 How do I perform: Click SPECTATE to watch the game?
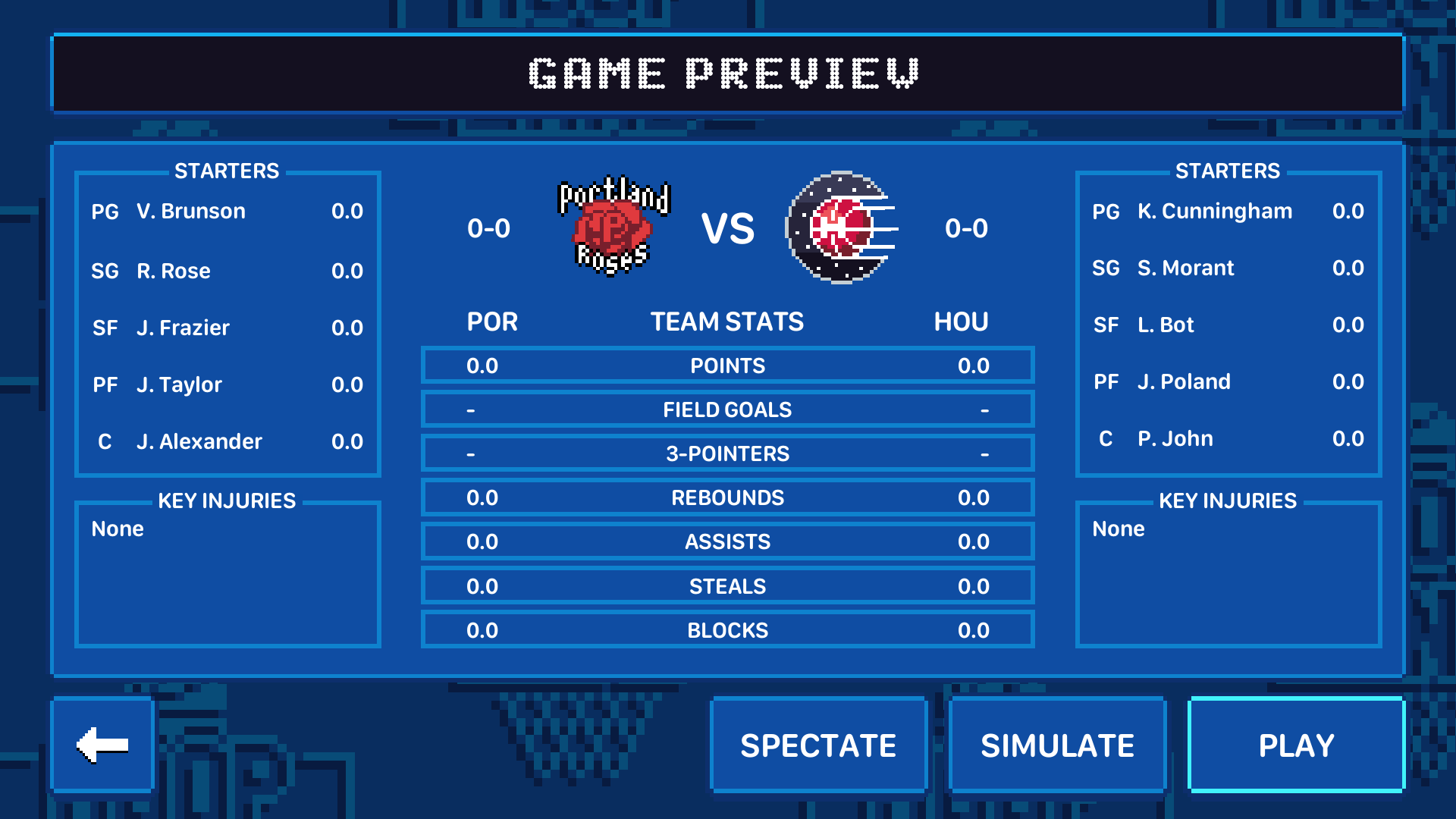pos(819,744)
